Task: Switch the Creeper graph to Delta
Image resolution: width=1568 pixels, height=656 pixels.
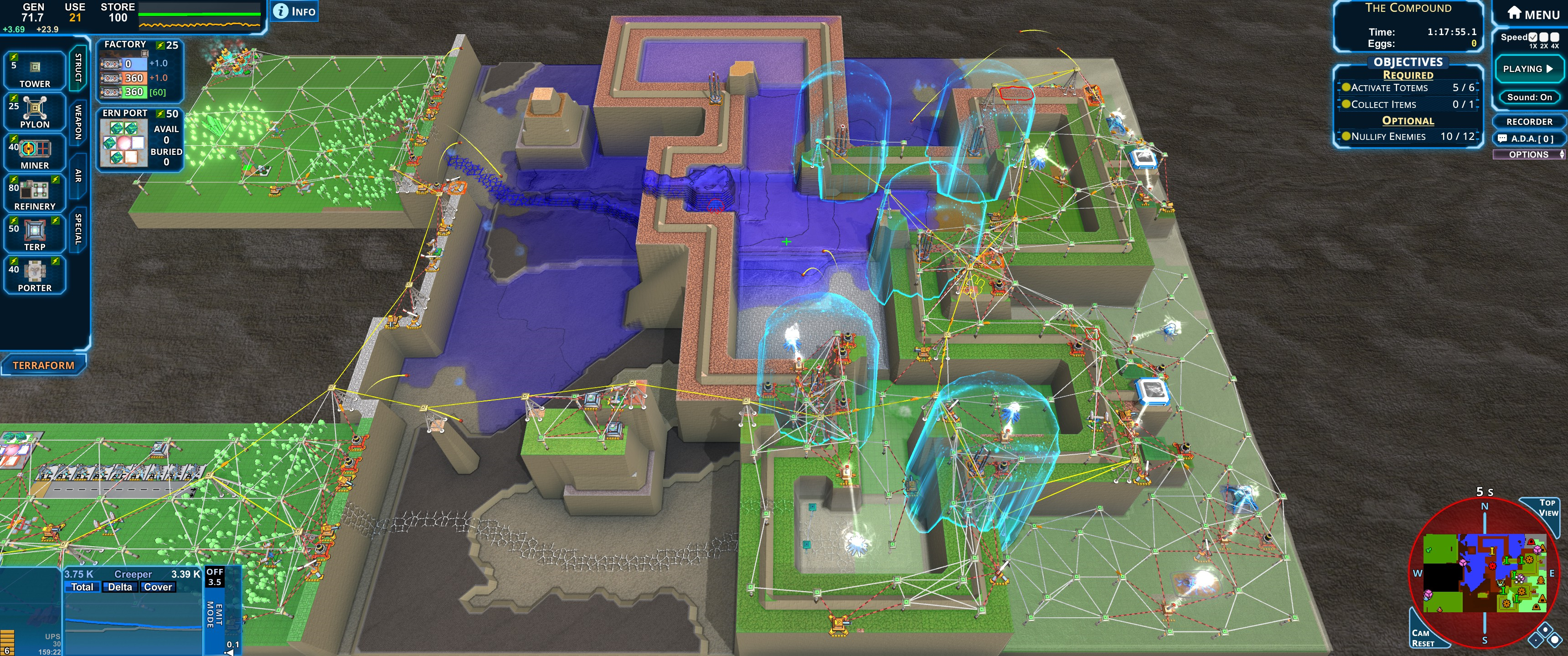Action: point(120,587)
